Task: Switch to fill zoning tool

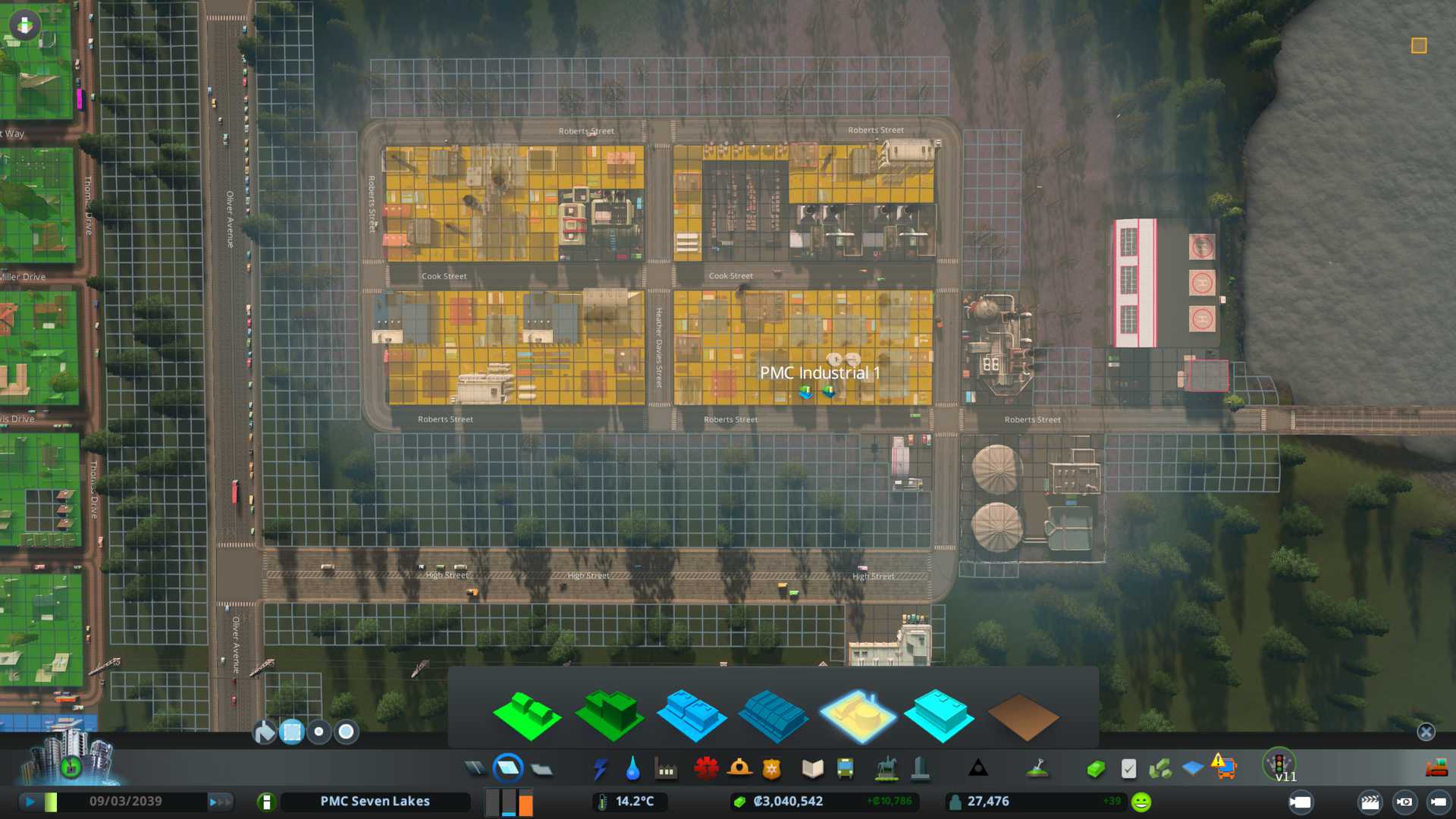Action: (x=265, y=732)
